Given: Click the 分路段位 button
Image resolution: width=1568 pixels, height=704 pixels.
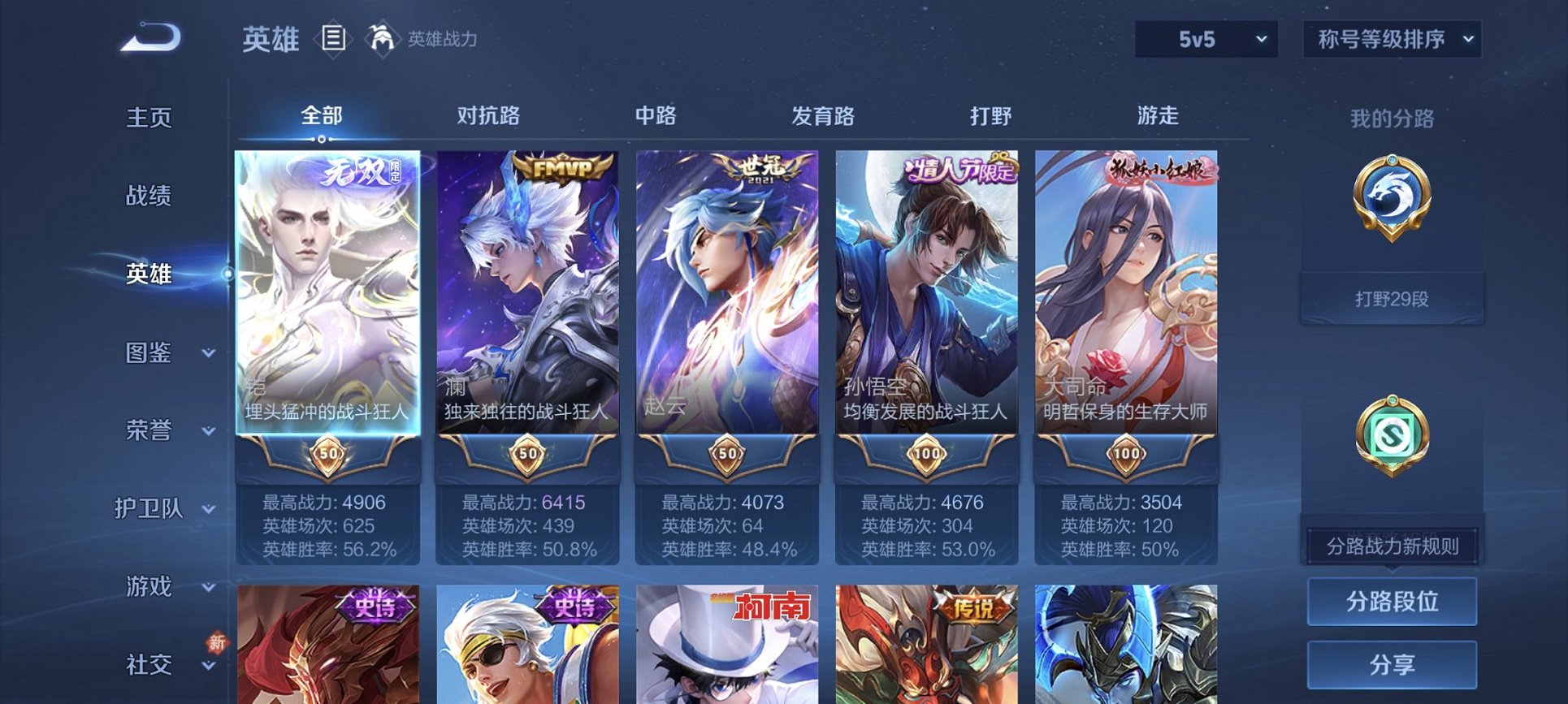Looking at the screenshot, I should (1391, 603).
